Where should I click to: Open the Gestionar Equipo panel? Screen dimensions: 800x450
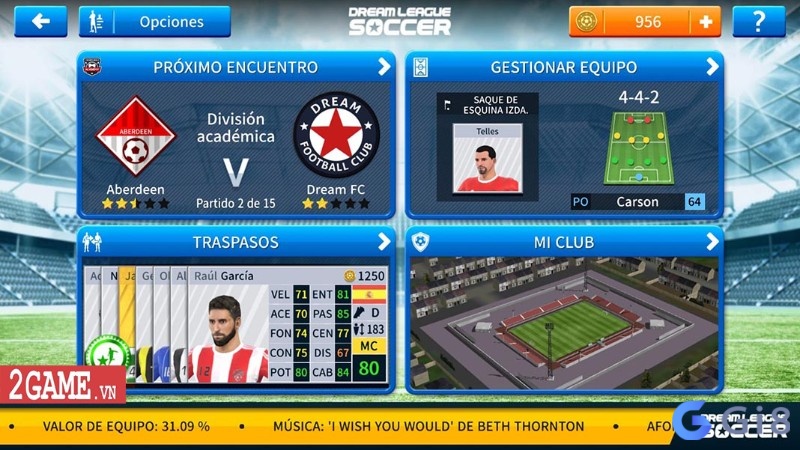coord(564,68)
